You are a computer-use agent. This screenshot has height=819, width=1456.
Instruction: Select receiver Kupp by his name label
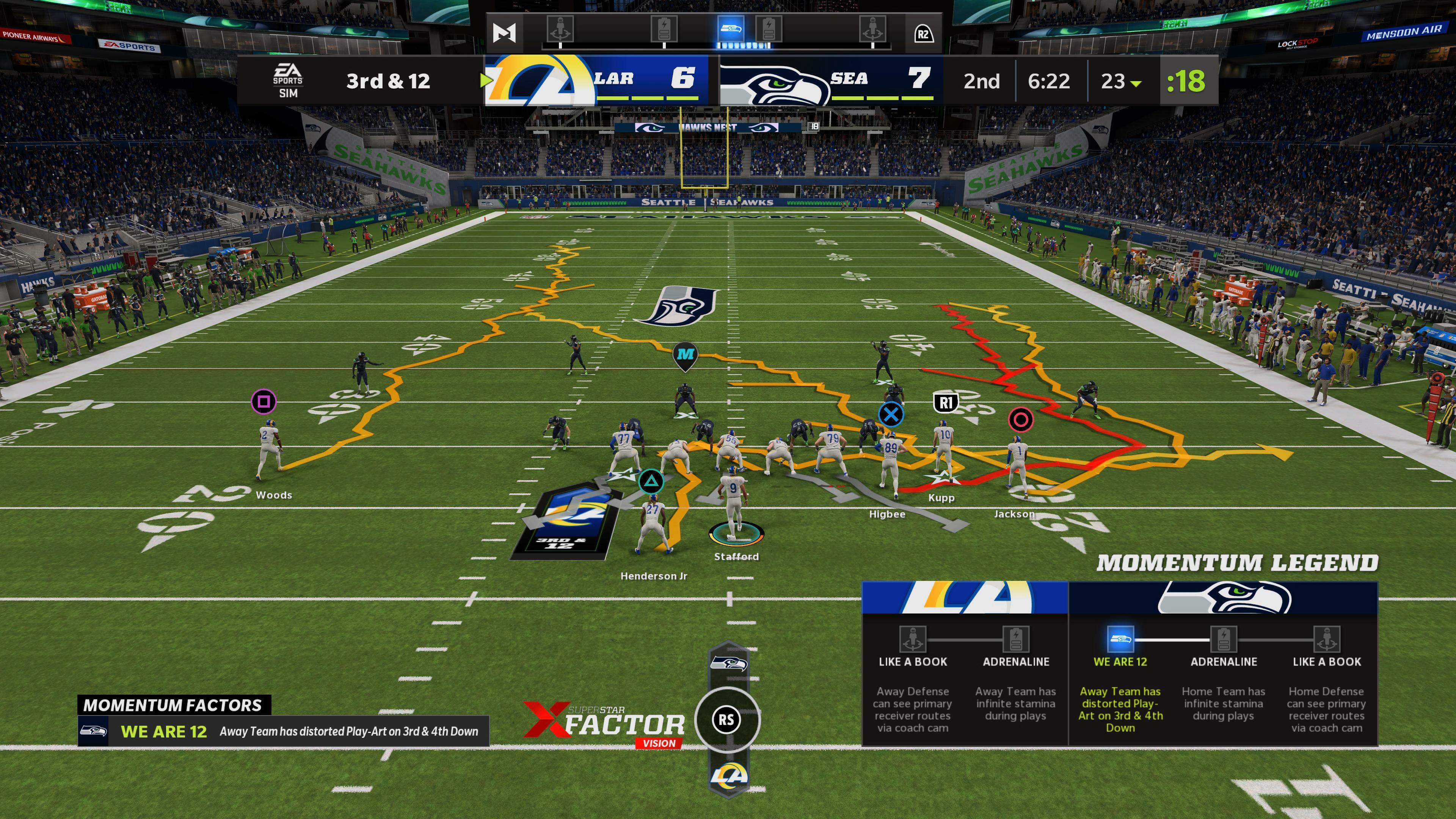click(941, 498)
